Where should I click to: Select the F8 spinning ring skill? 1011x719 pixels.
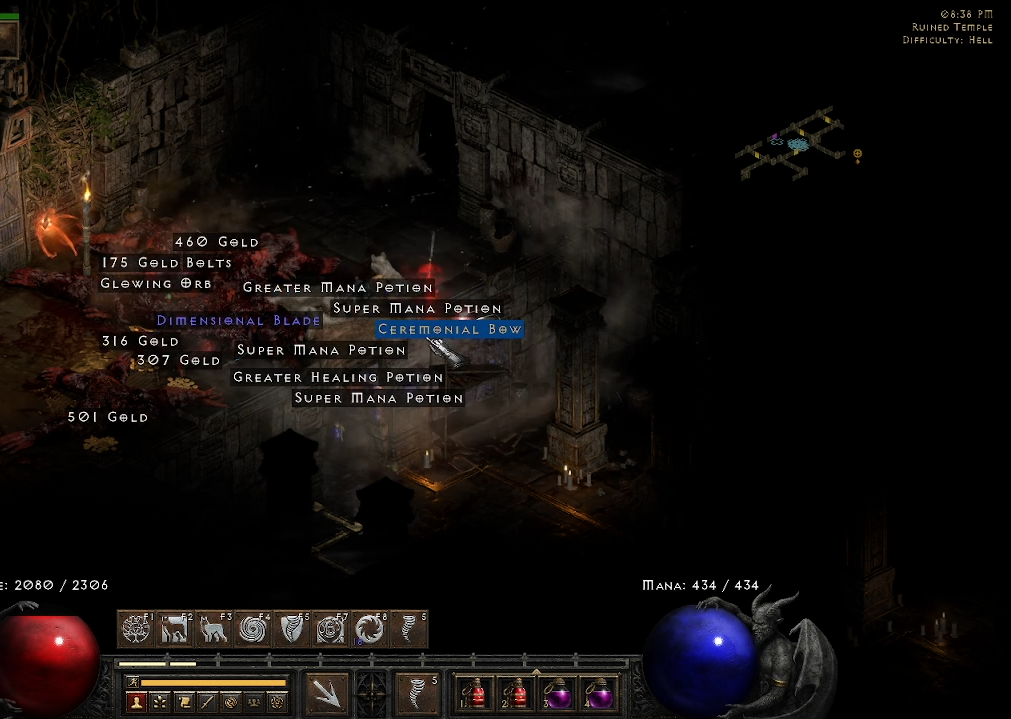pos(369,629)
